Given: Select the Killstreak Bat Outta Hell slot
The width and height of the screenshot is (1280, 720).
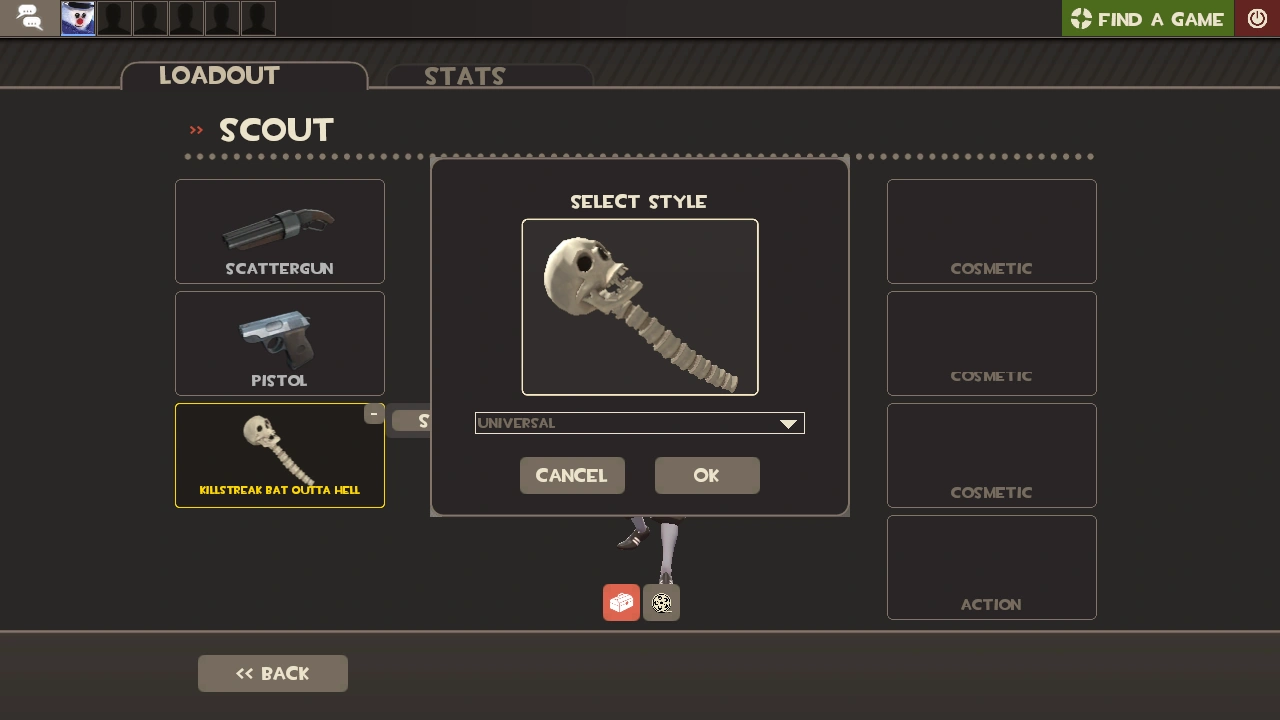Looking at the screenshot, I should click(280, 455).
